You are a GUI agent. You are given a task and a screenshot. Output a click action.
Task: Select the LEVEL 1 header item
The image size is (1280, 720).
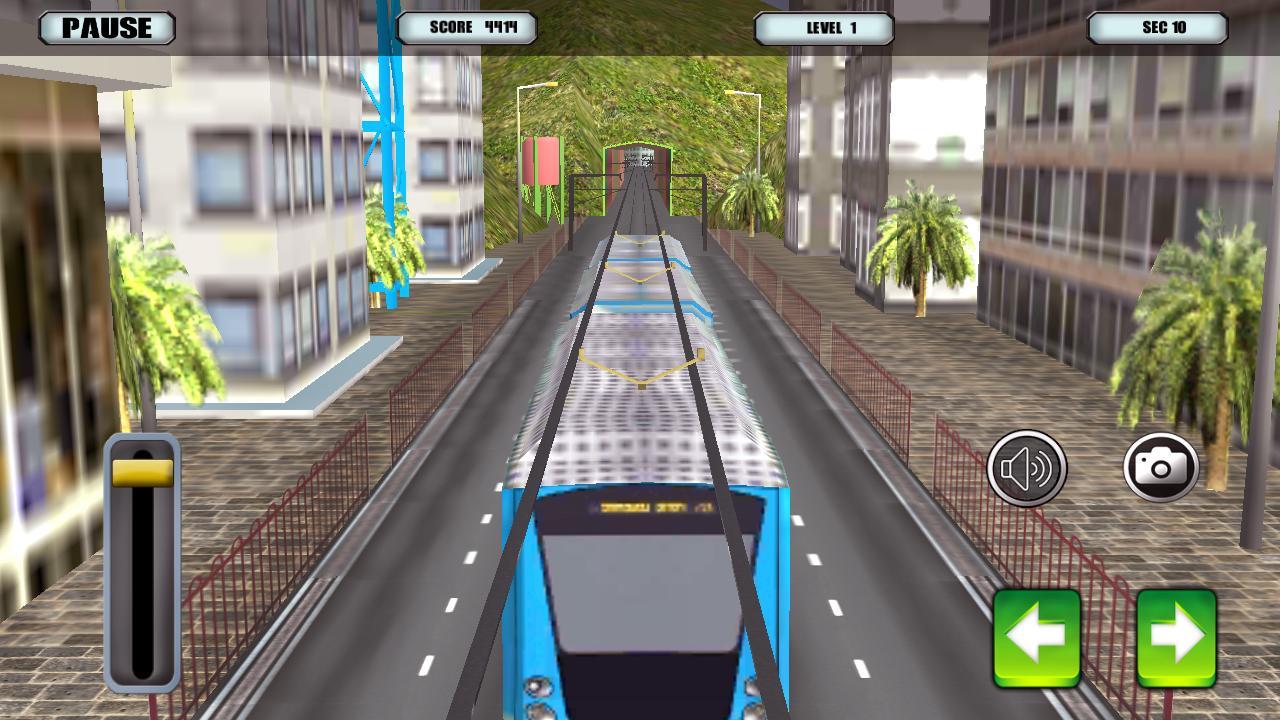(823, 30)
